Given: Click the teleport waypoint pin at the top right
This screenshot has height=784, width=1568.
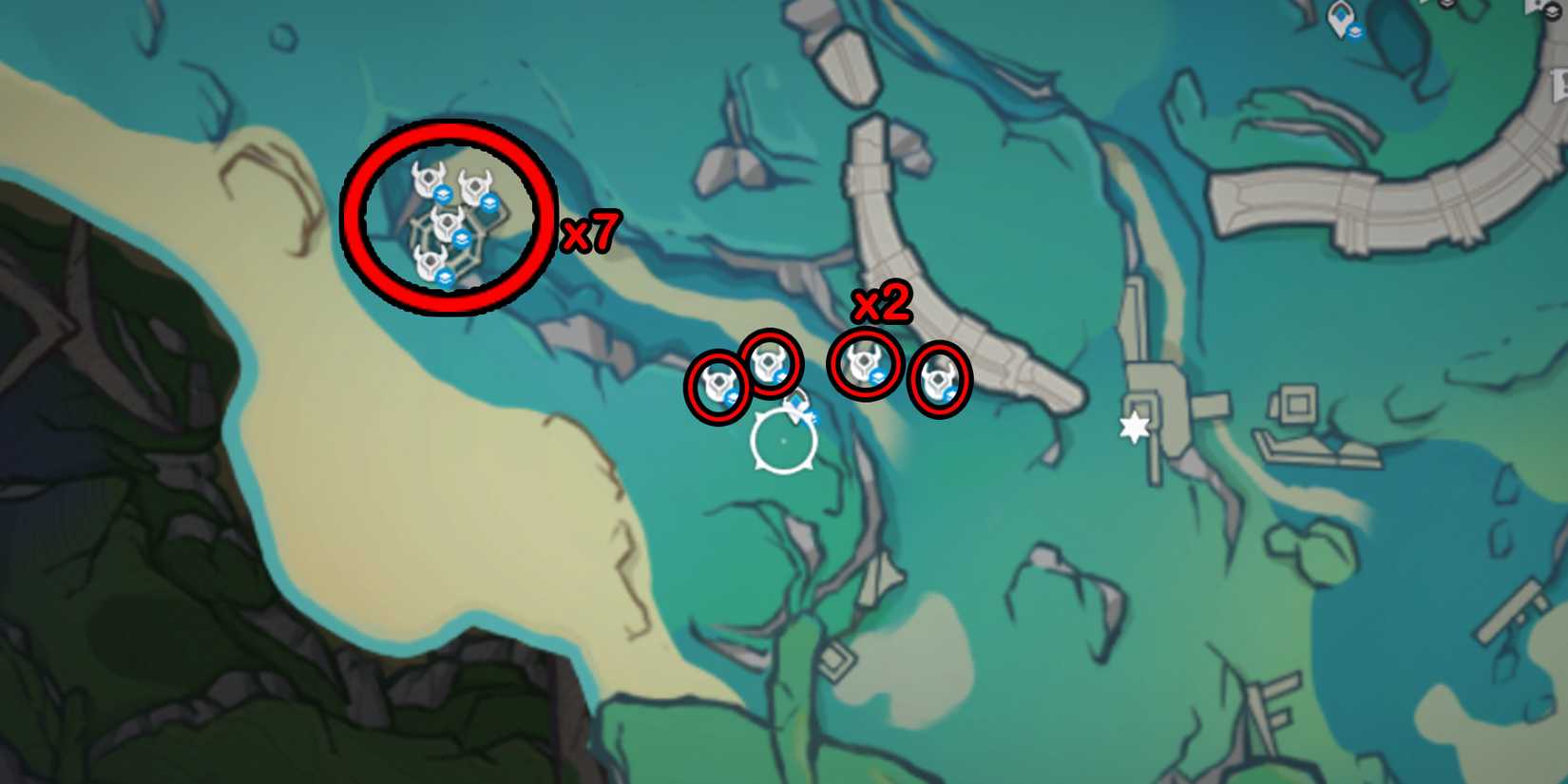Looking at the screenshot, I should click(x=1339, y=17).
